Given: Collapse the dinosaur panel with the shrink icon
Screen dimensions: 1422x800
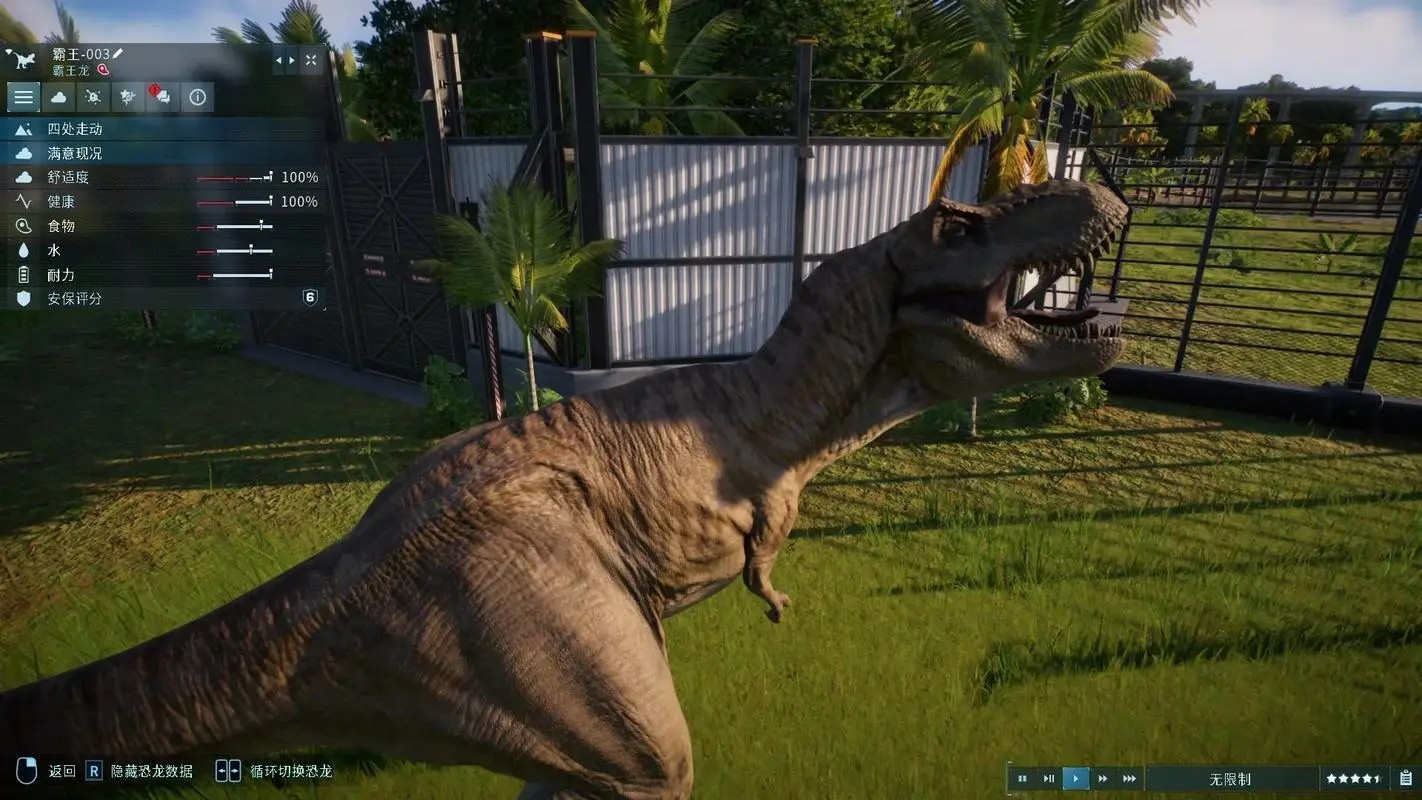Looking at the screenshot, I should pyautogui.click(x=311, y=61).
